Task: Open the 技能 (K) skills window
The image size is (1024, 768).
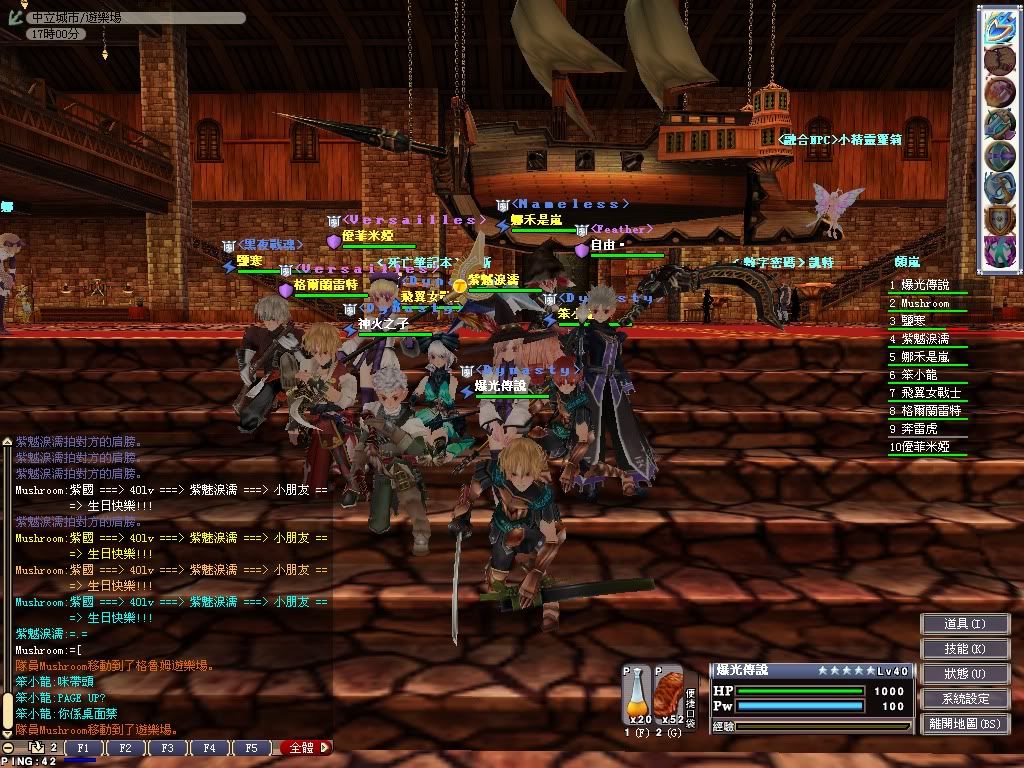Action: (964, 649)
